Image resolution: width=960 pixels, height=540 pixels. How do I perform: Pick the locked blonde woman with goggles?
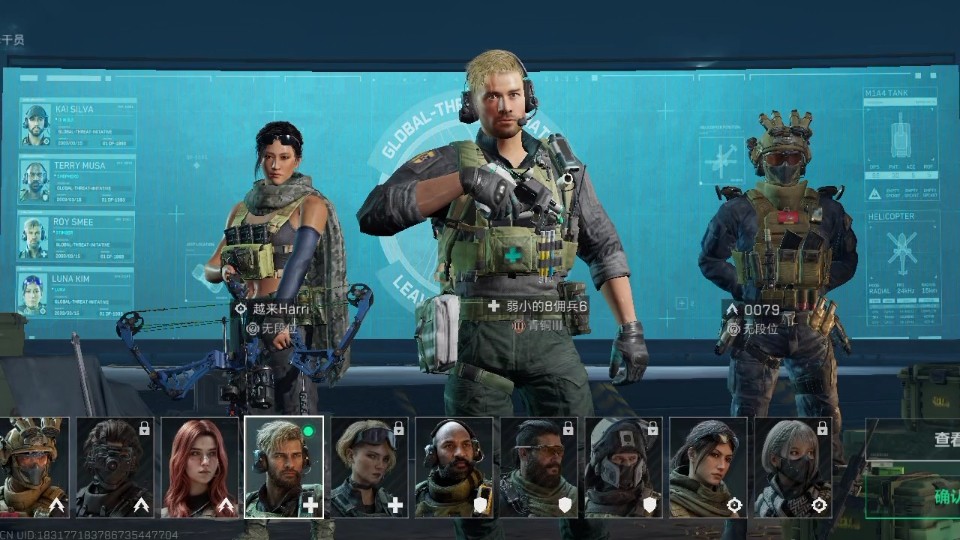[x=369, y=467]
